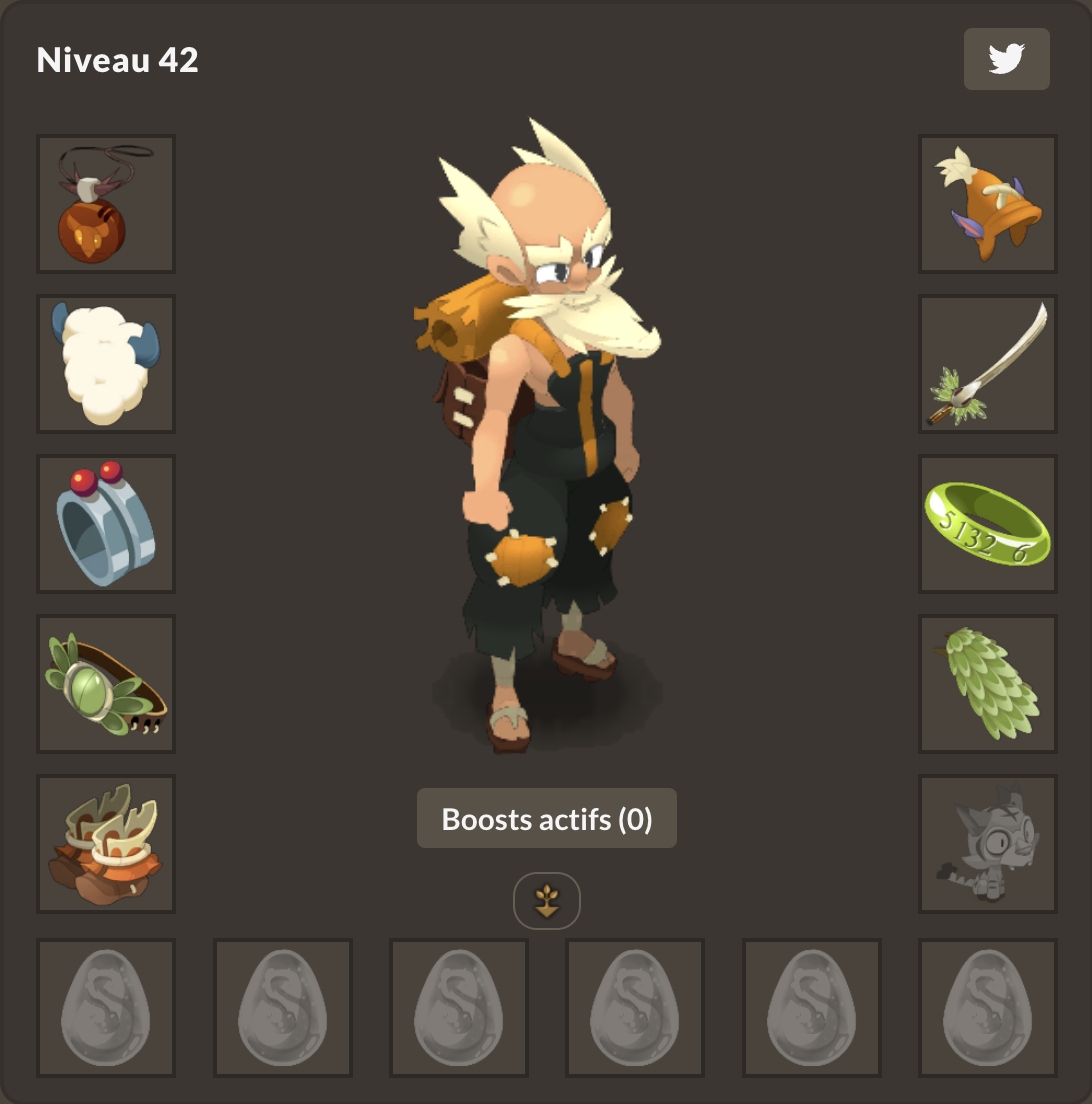
Task: Click the fluffy white wool cape slot
Action: 106,364
